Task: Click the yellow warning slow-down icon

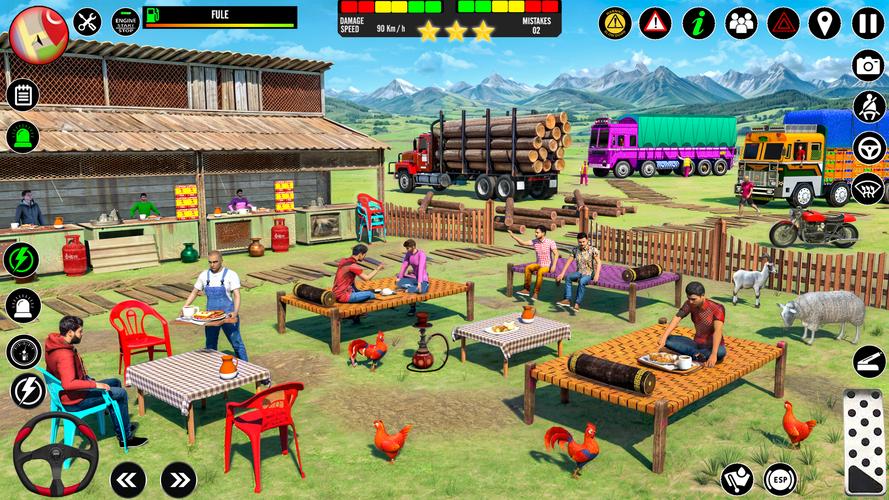Action: (614, 22)
